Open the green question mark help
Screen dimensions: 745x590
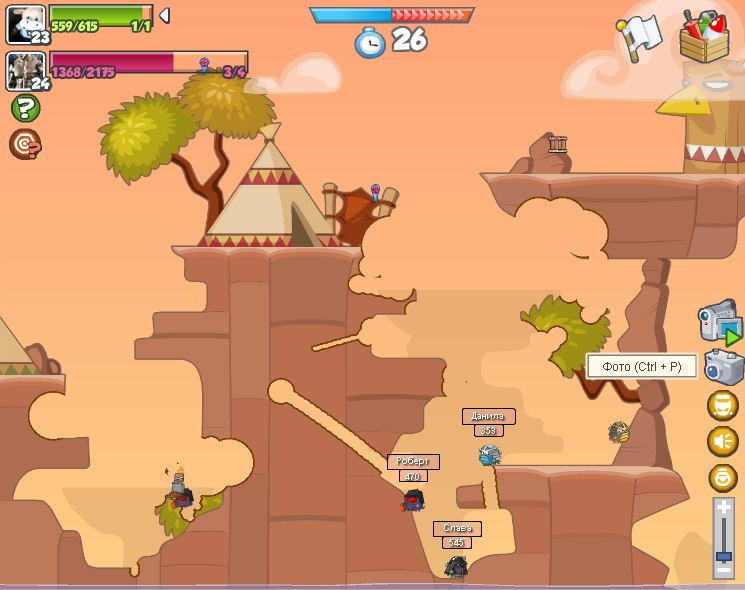coord(24,108)
